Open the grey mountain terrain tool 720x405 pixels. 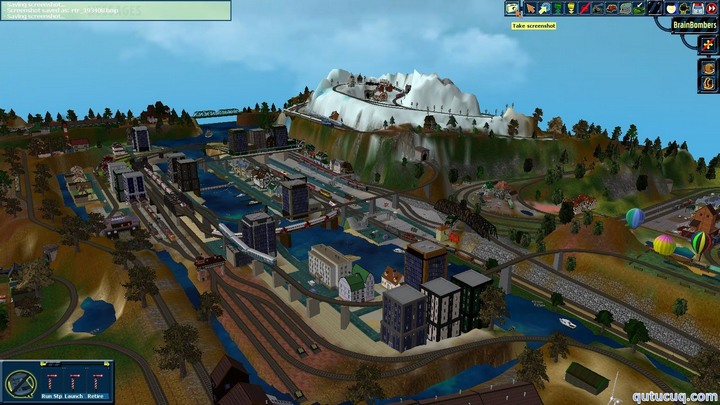point(625,8)
